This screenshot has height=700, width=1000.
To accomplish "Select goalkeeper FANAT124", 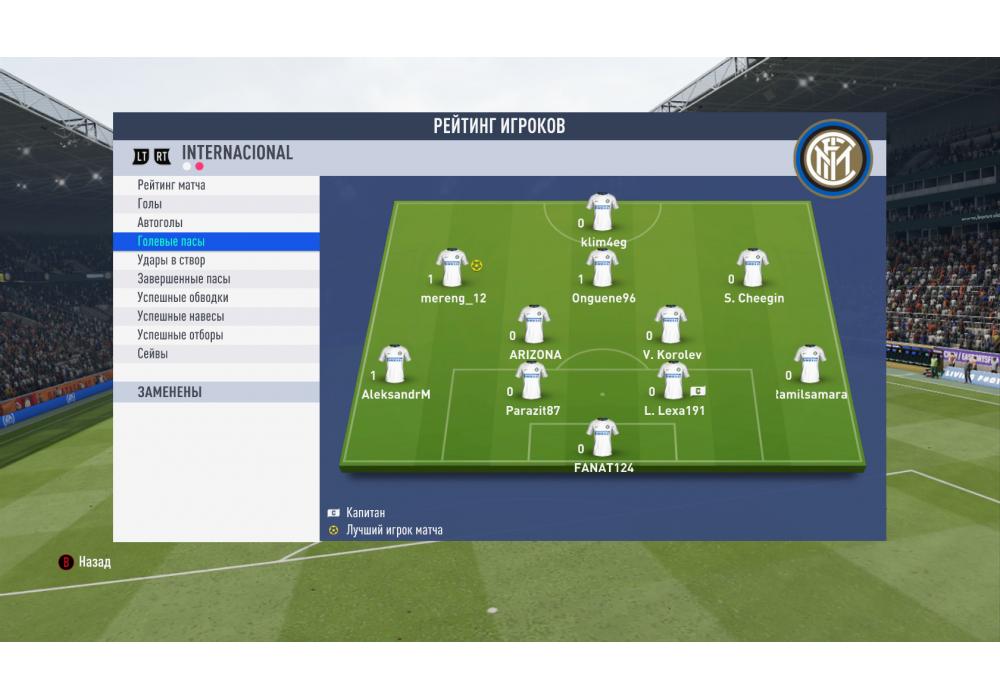I will pyautogui.click(x=602, y=438).
